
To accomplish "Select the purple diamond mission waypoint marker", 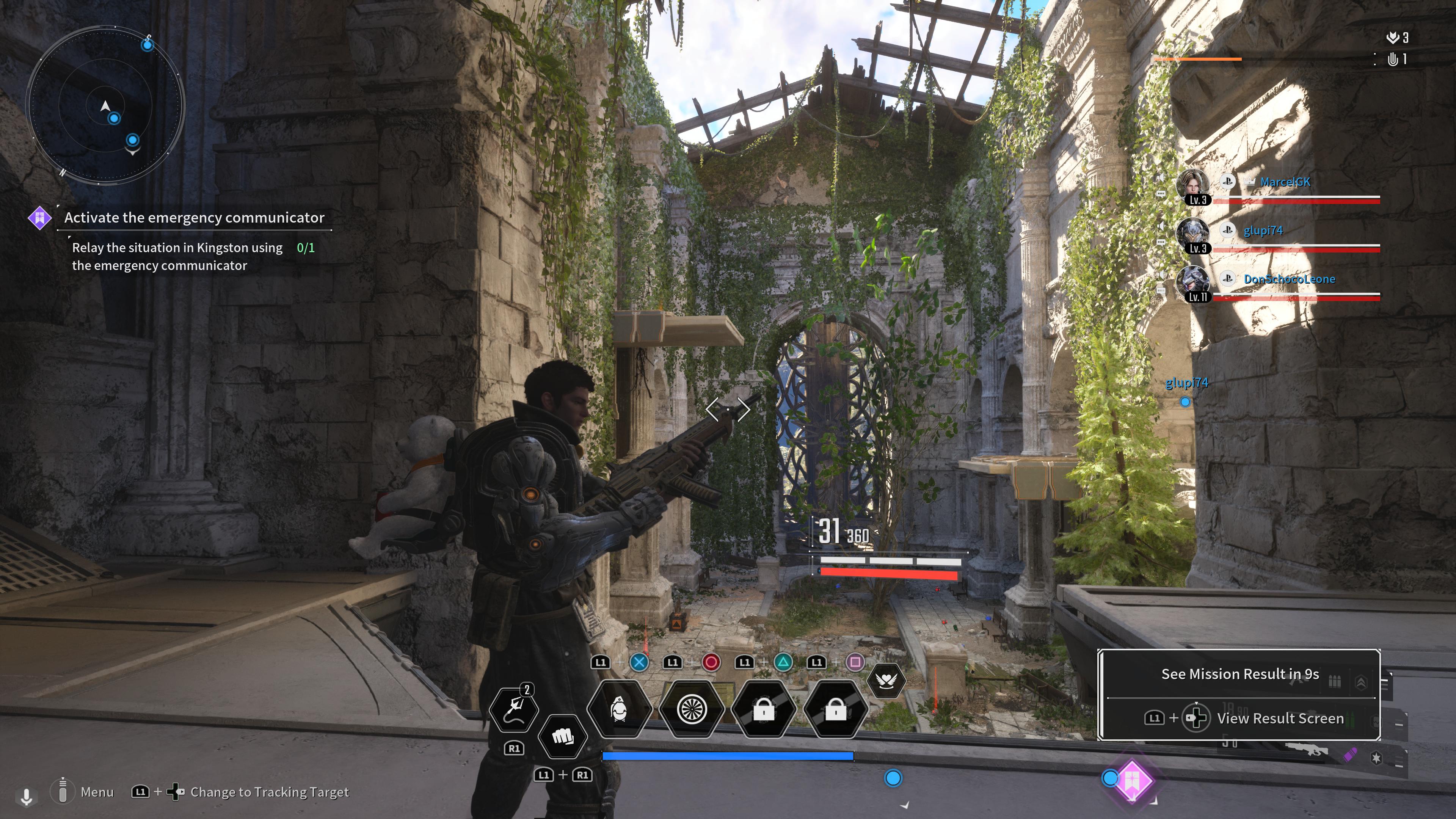I will click(x=1132, y=780).
